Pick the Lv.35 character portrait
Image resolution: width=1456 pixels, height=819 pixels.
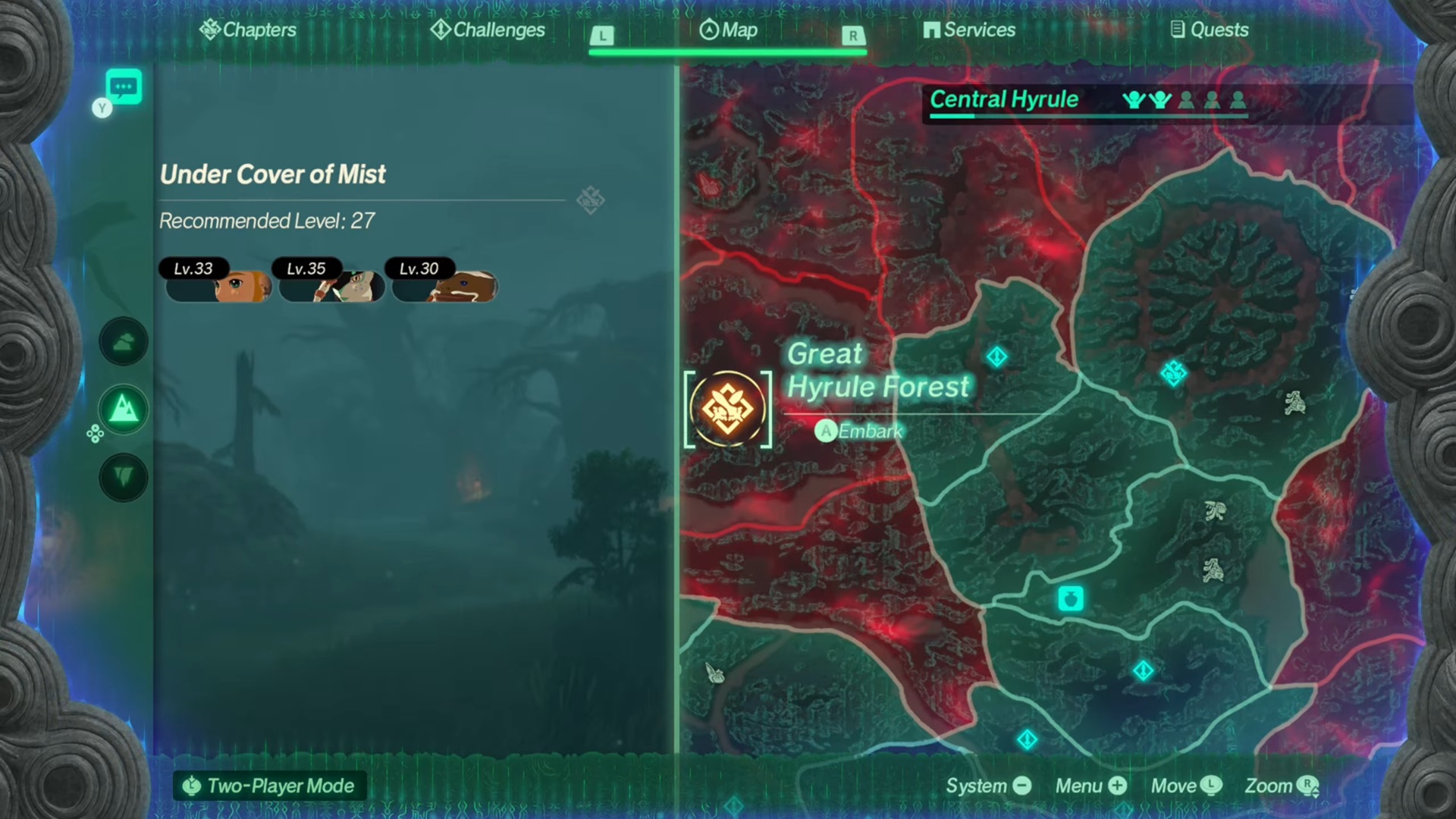[x=331, y=282]
